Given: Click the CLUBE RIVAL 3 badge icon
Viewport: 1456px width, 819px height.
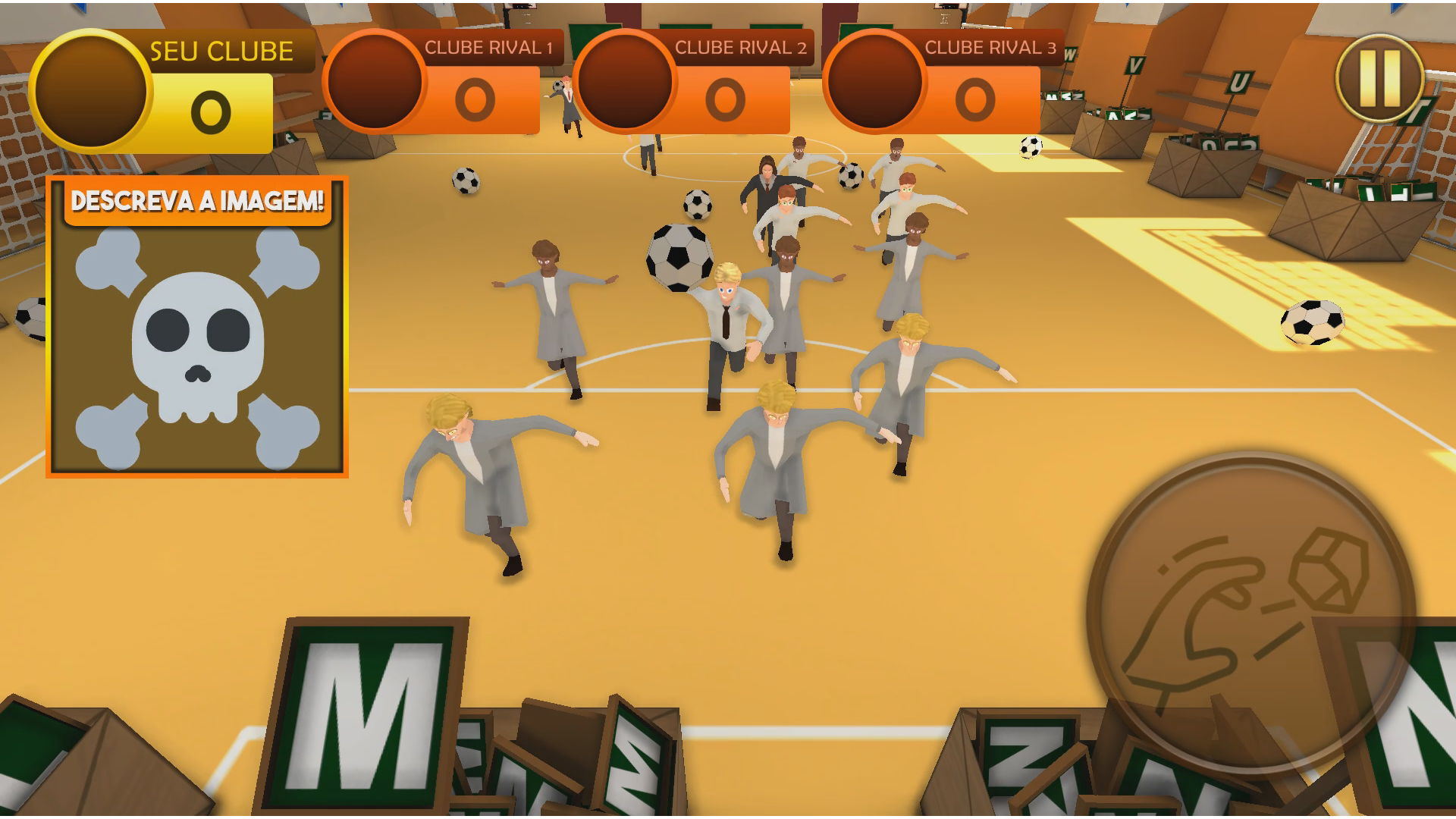Looking at the screenshot, I should click(876, 84).
